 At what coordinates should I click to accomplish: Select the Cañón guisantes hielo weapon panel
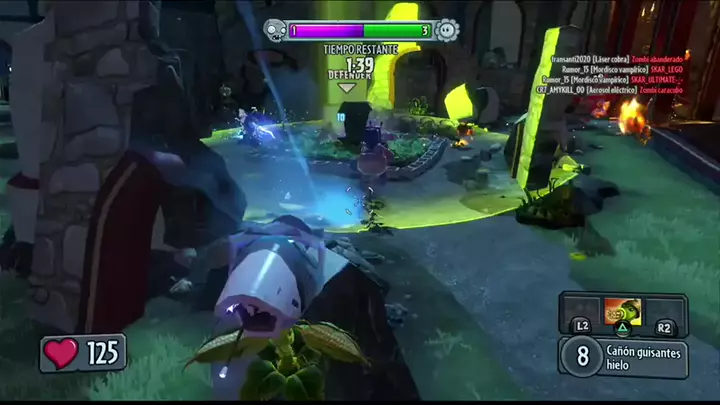tap(622, 357)
